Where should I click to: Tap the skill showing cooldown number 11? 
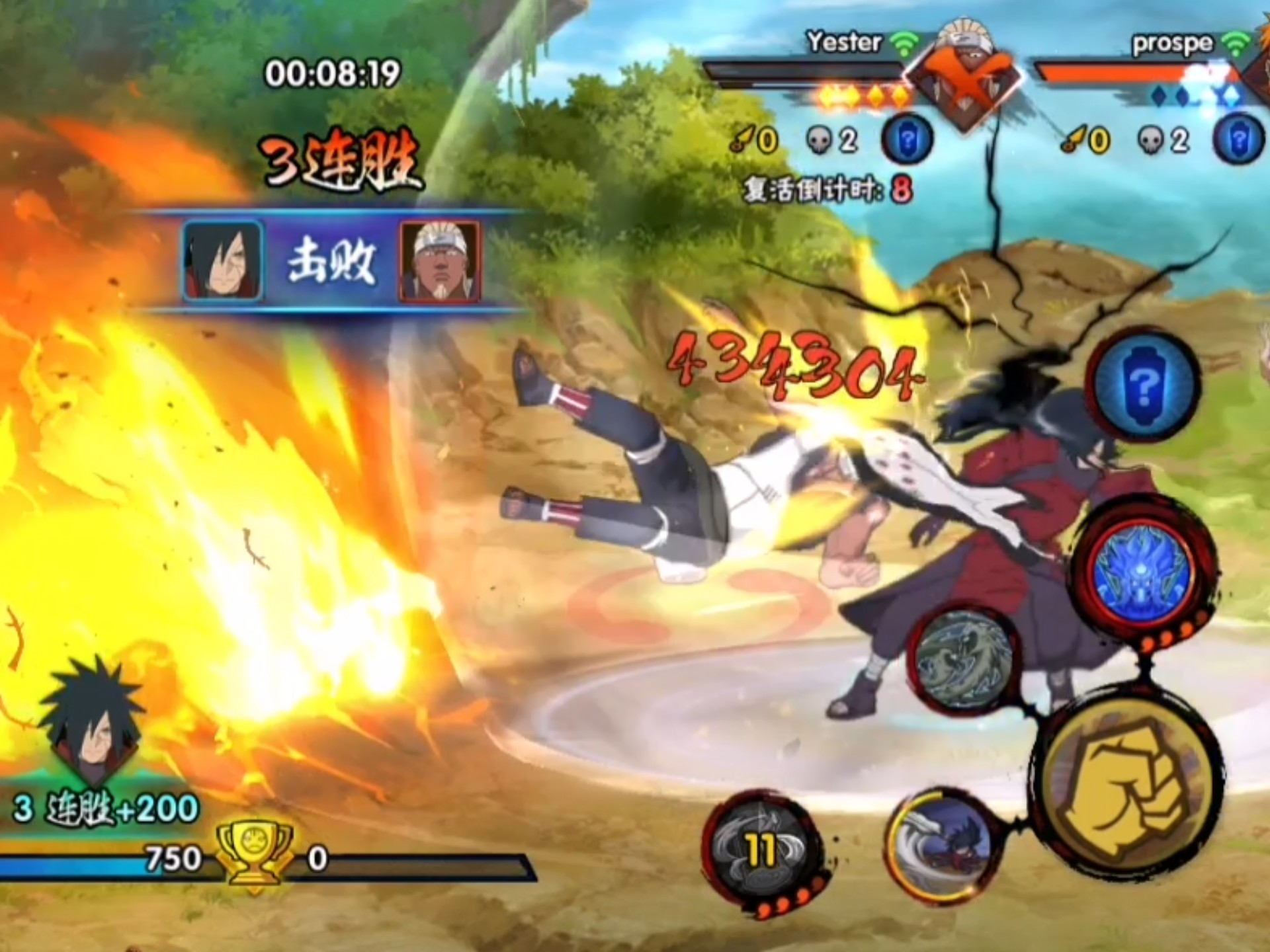(x=762, y=851)
